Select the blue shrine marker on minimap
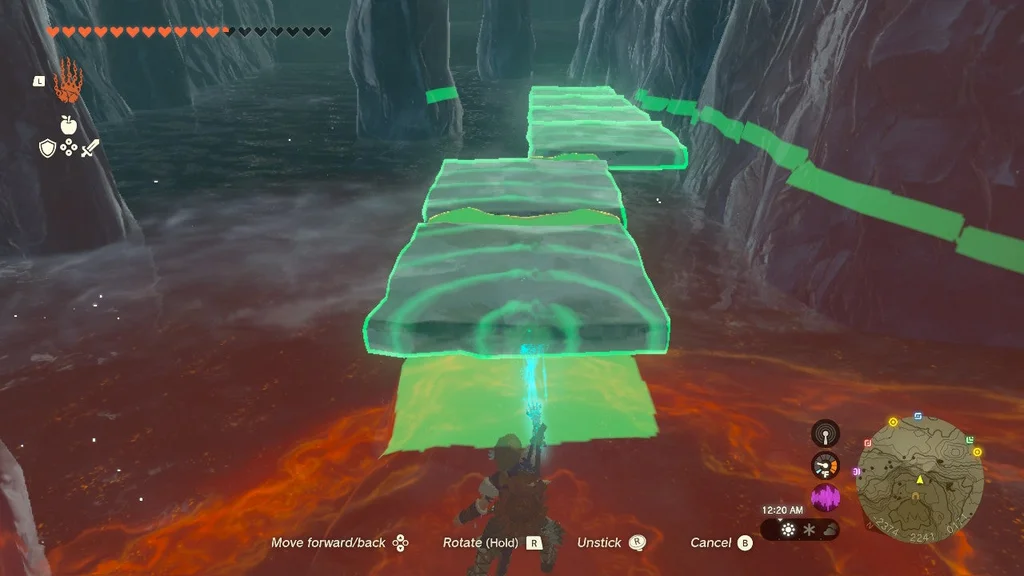The image size is (1024, 576). click(x=918, y=416)
